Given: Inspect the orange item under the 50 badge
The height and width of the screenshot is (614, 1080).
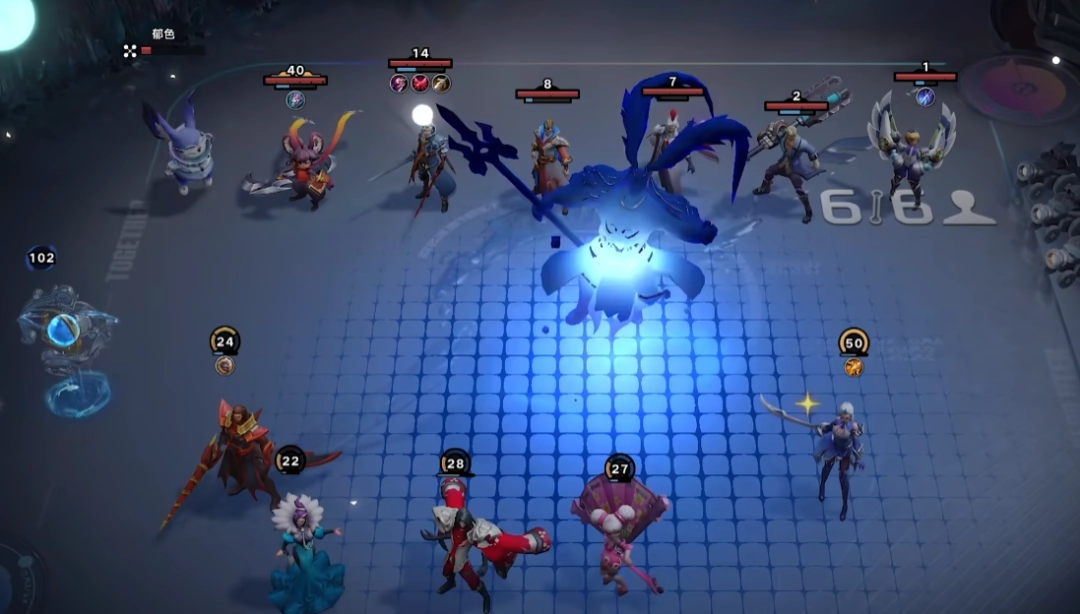Looking at the screenshot, I should click(853, 367).
